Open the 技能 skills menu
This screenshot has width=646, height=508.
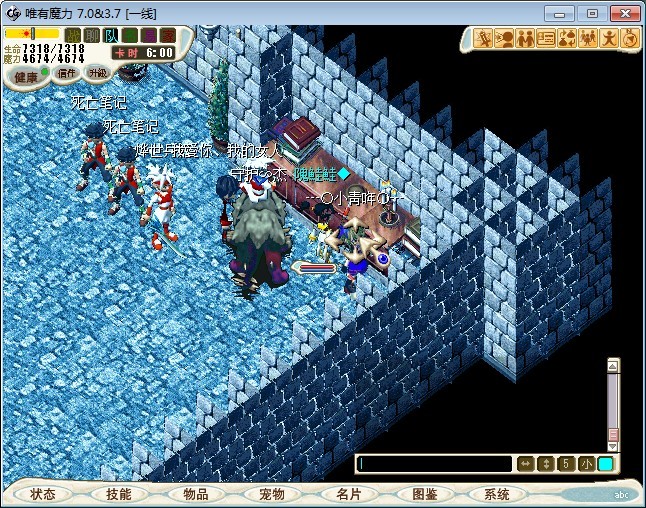pyautogui.click(x=119, y=494)
